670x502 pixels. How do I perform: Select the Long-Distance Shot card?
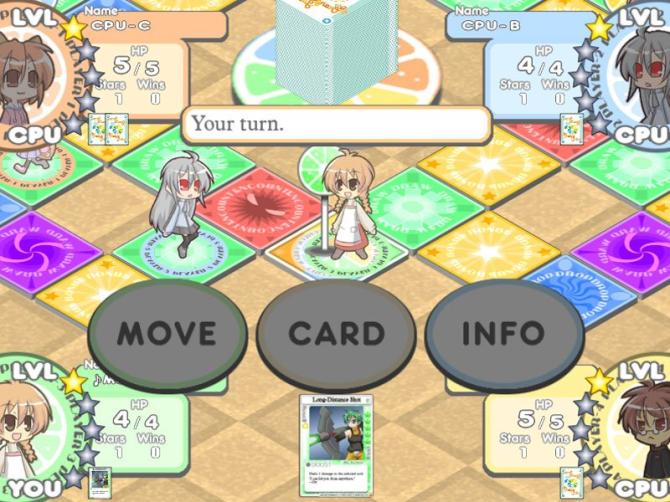click(335, 446)
